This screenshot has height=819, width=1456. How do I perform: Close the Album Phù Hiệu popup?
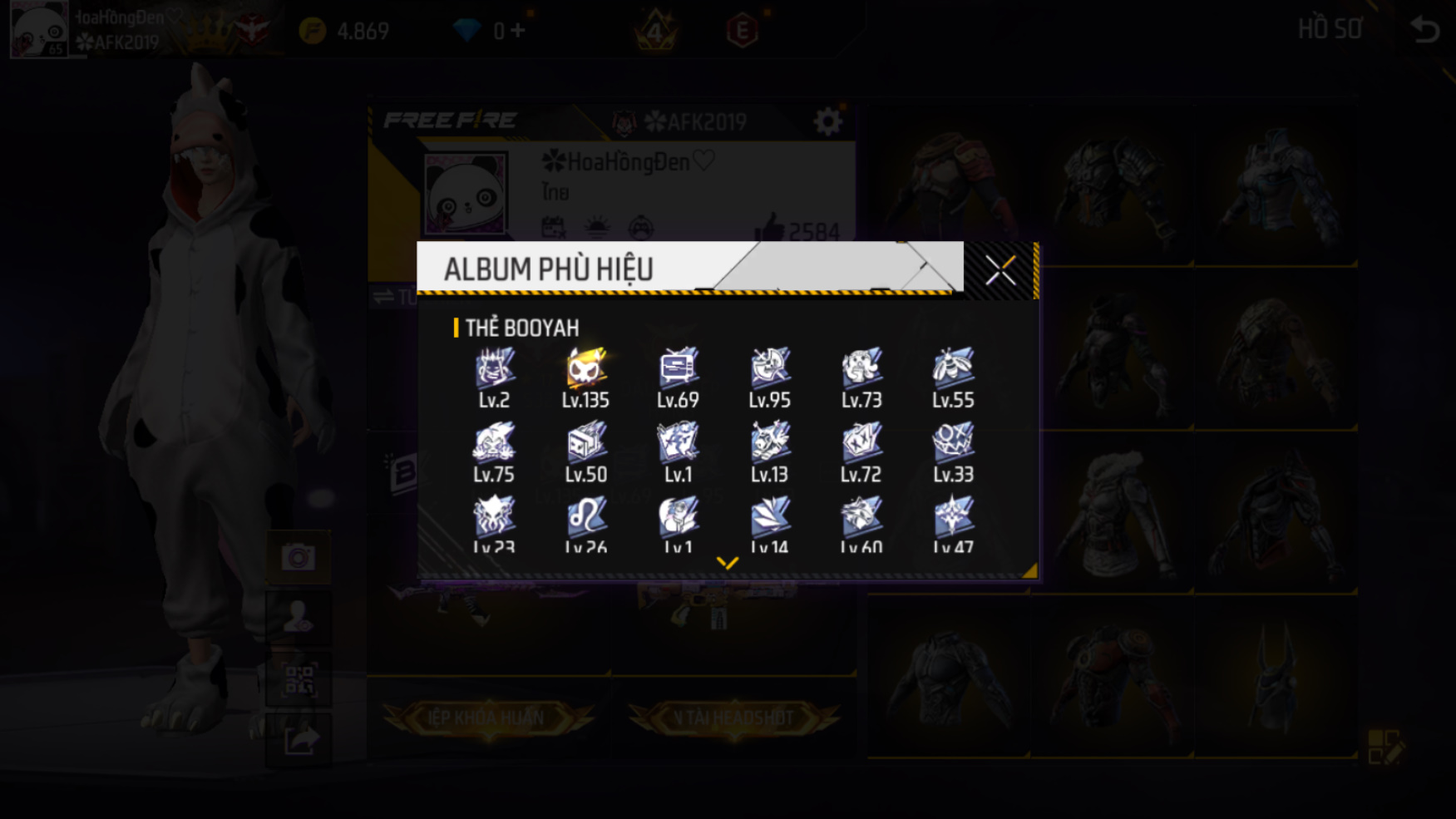pyautogui.click(x=999, y=270)
